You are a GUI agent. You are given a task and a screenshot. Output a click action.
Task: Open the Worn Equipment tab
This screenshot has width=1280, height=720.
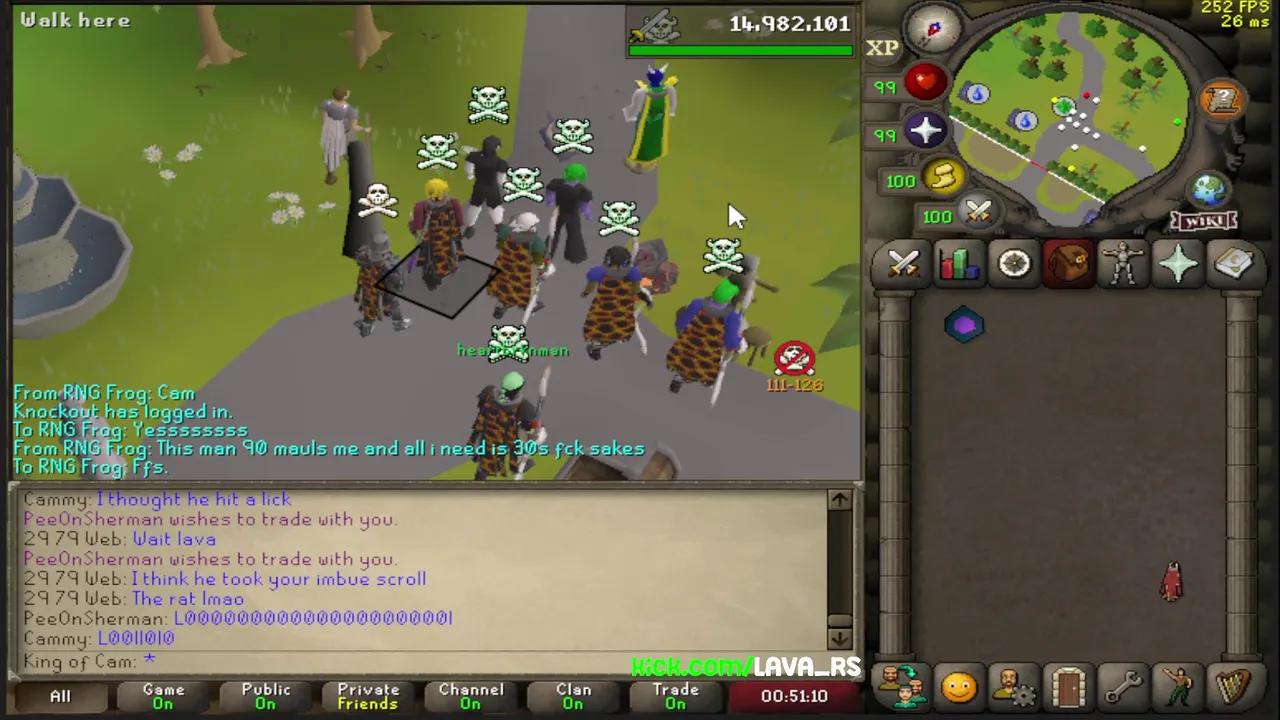click(x=1122, y=262)
